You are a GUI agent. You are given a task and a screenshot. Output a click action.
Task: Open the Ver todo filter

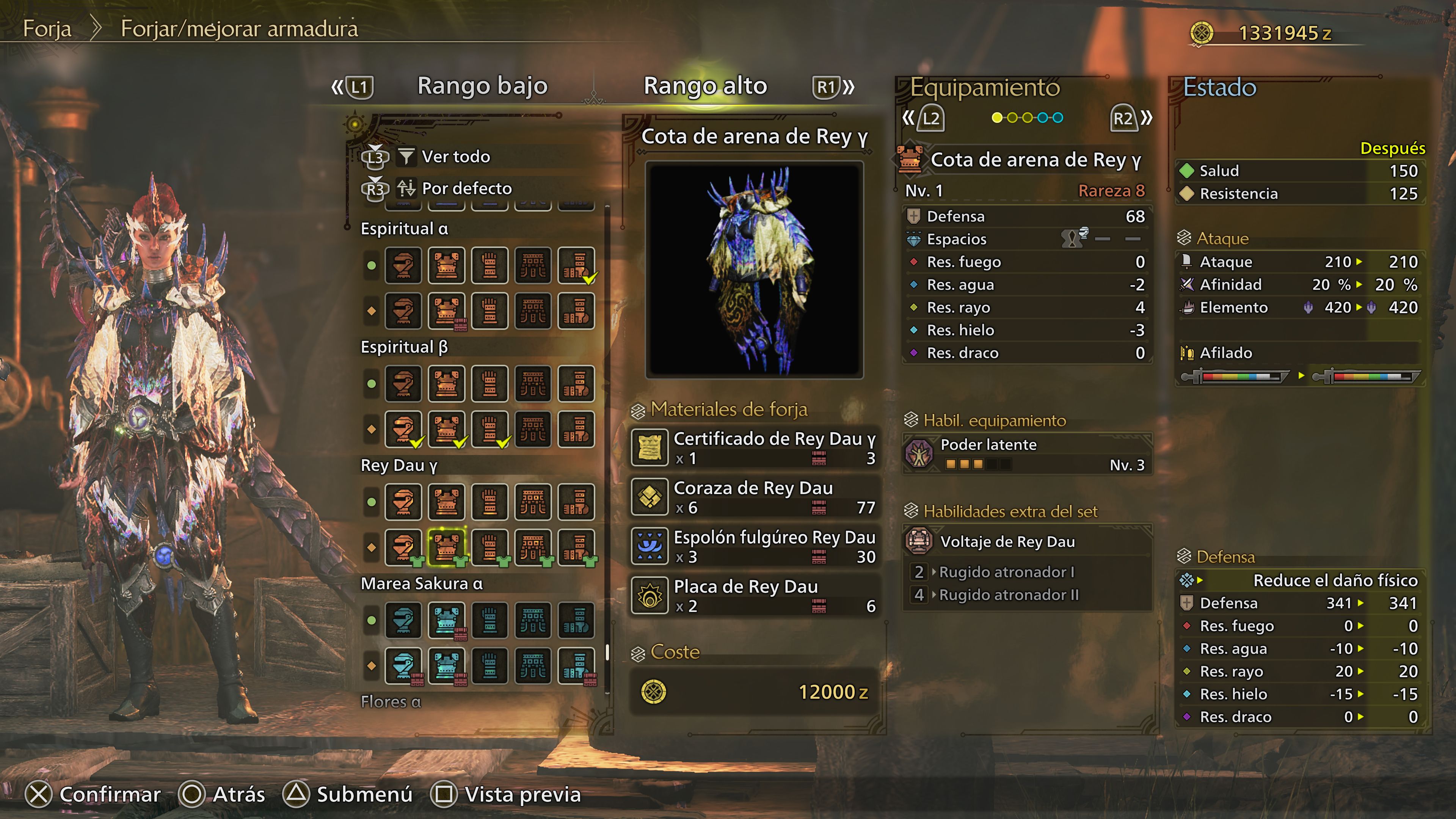pos(455,157)
